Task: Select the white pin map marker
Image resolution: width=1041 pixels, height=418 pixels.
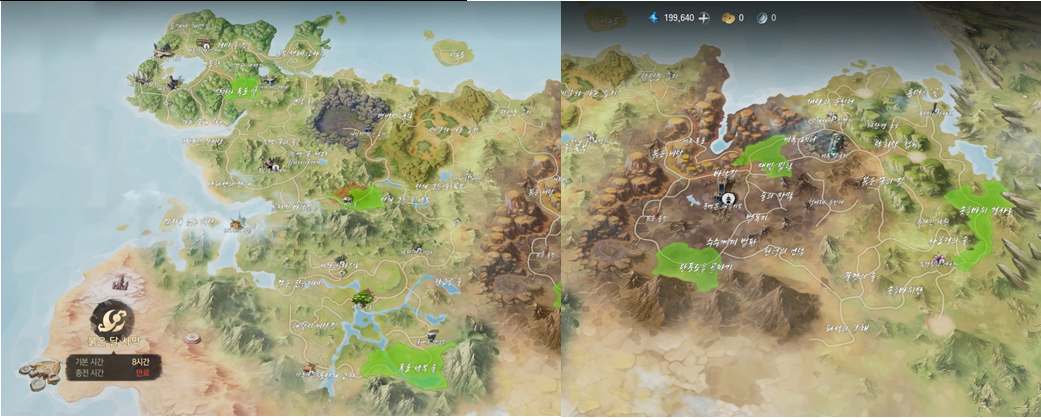Action: point(728,199)
